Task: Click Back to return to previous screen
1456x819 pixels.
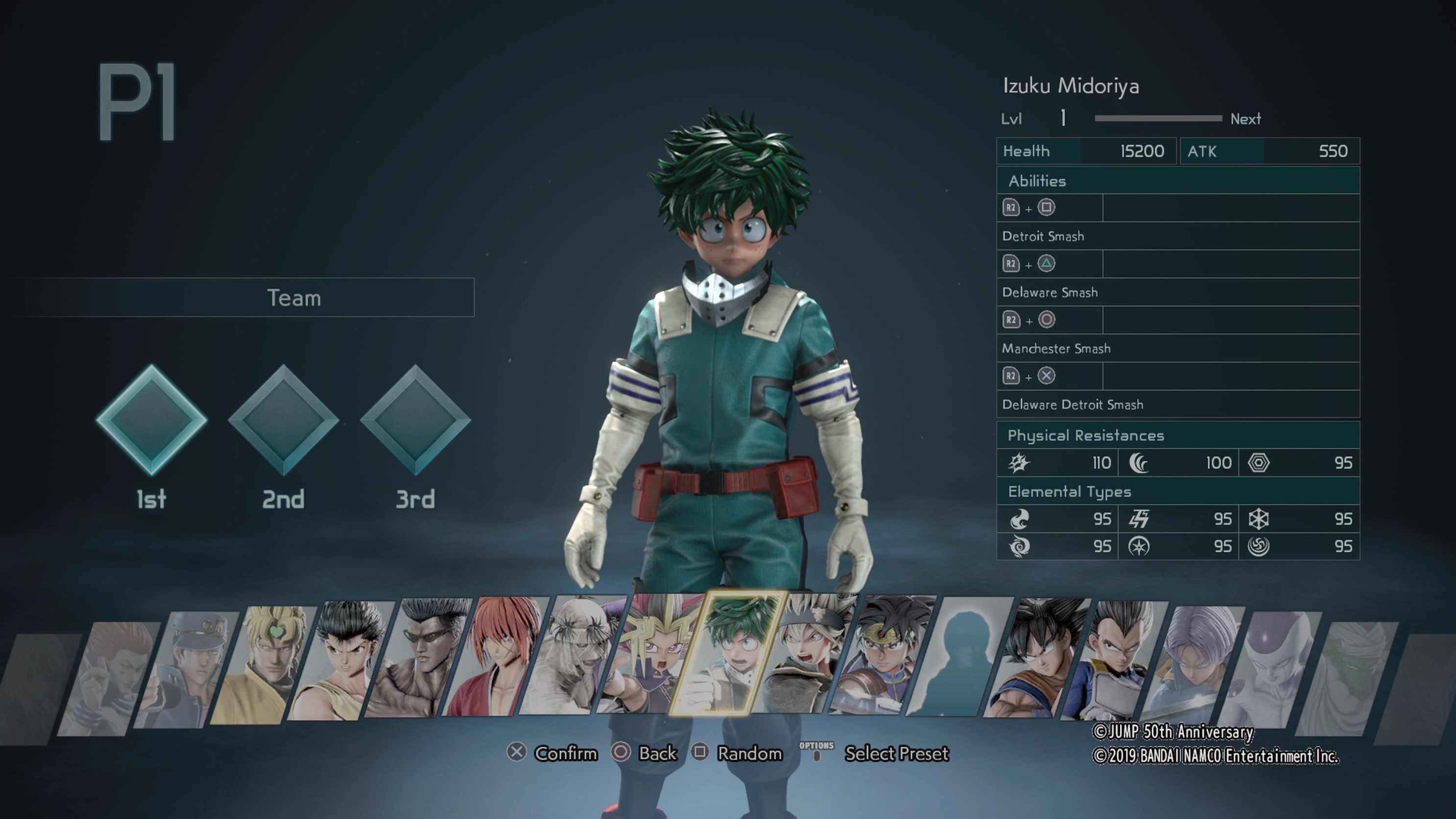Action: point(657,753)
